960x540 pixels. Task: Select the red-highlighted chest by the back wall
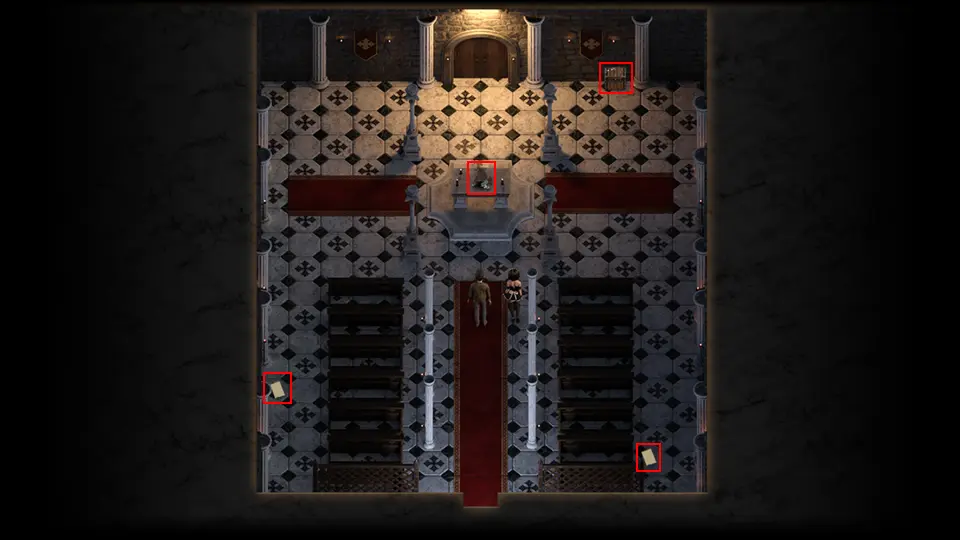pos(616,77)
